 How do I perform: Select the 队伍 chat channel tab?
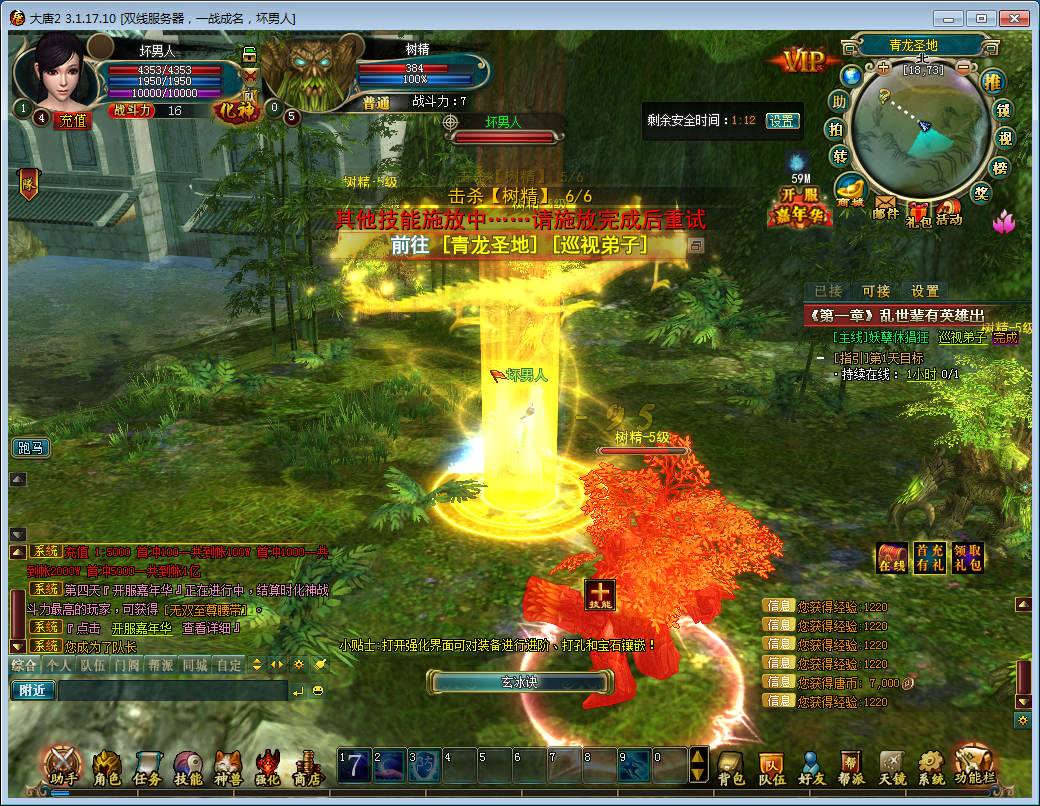[x=93, y=664]
